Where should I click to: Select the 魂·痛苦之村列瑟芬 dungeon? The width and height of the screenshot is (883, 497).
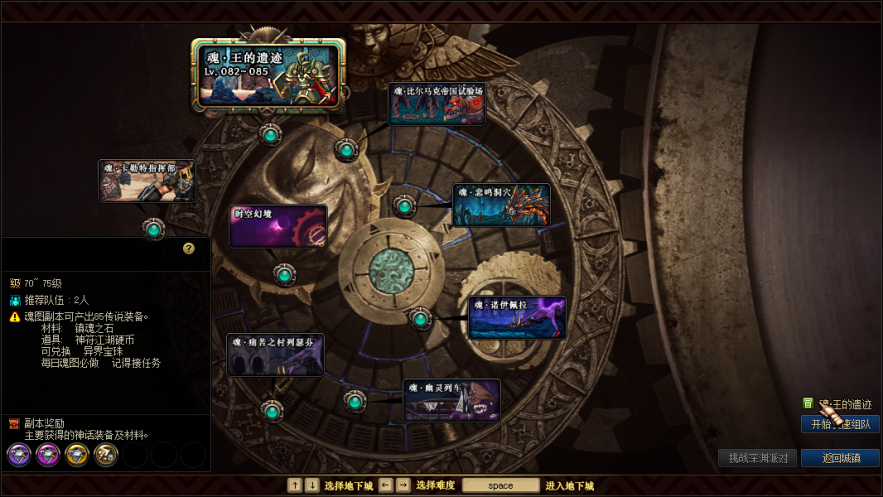275,355
